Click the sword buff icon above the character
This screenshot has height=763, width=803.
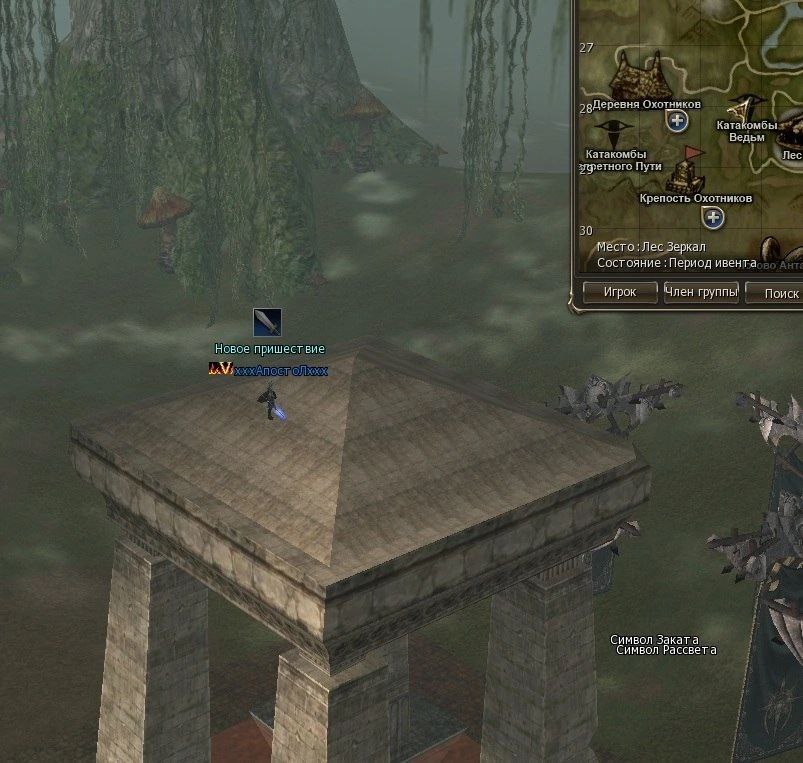tap(267, 322)
